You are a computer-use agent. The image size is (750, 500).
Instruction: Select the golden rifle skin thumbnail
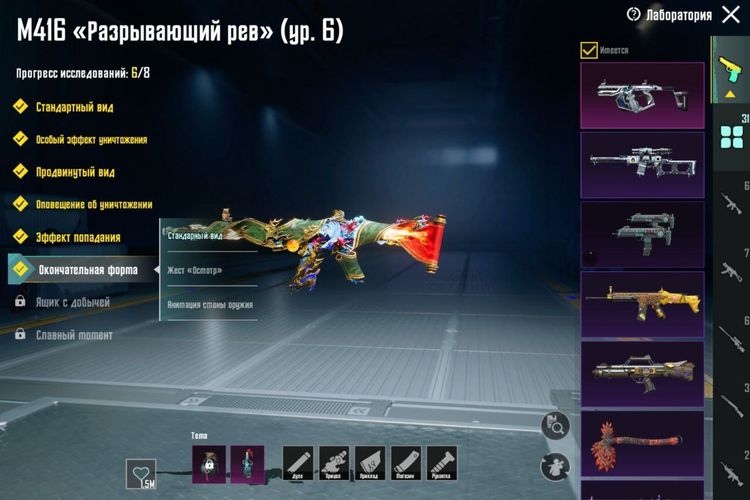tap(642, 301)
